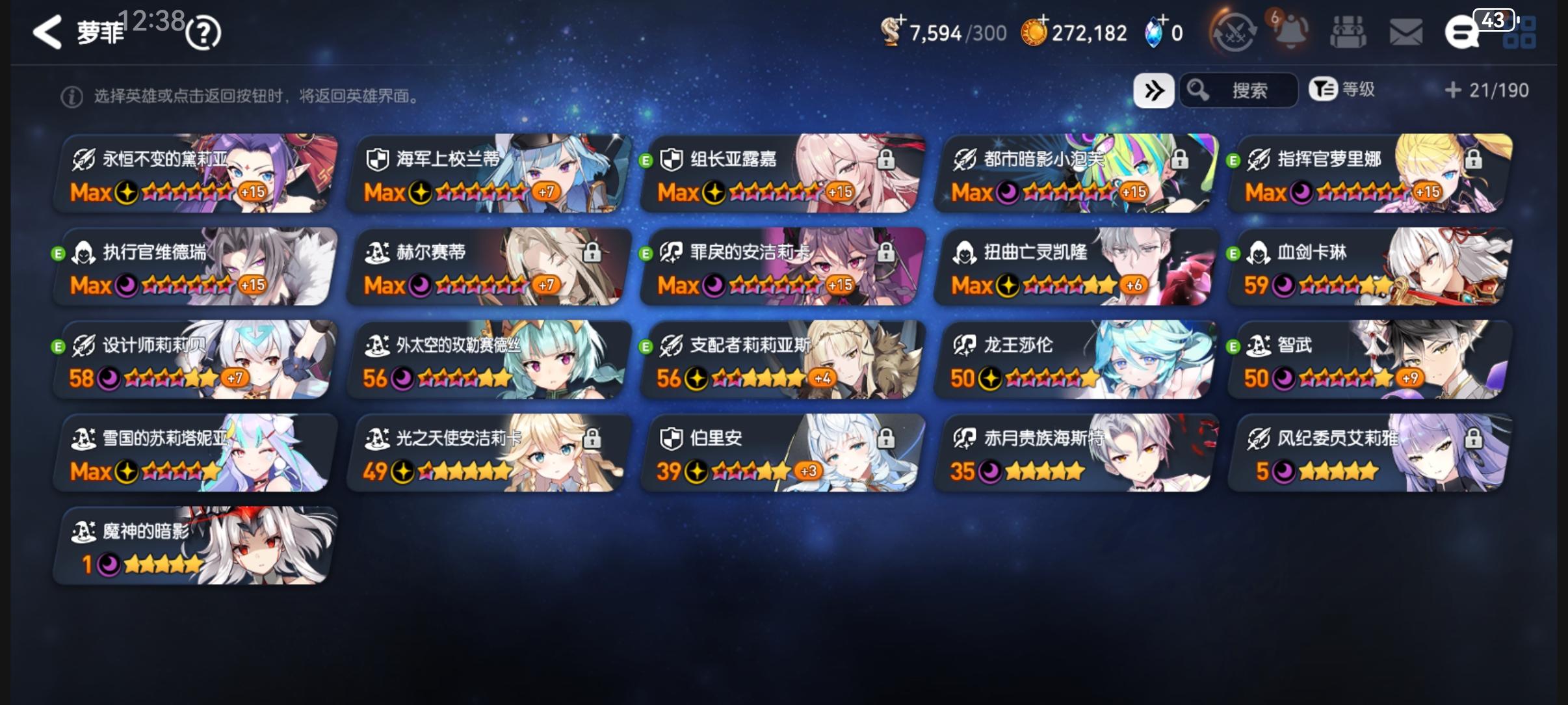
Task: Collapse the filter bar with double-arrow button
Action: coord(1155,90)
